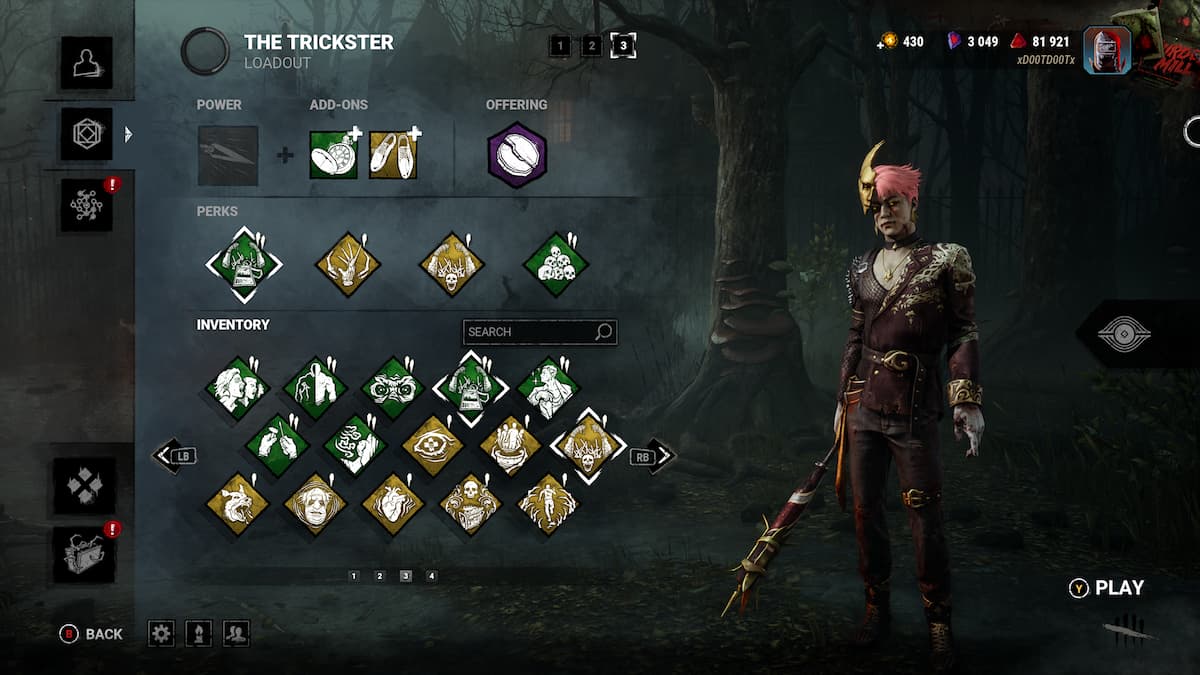Open the player profile avatar

tap(1106, 48)
